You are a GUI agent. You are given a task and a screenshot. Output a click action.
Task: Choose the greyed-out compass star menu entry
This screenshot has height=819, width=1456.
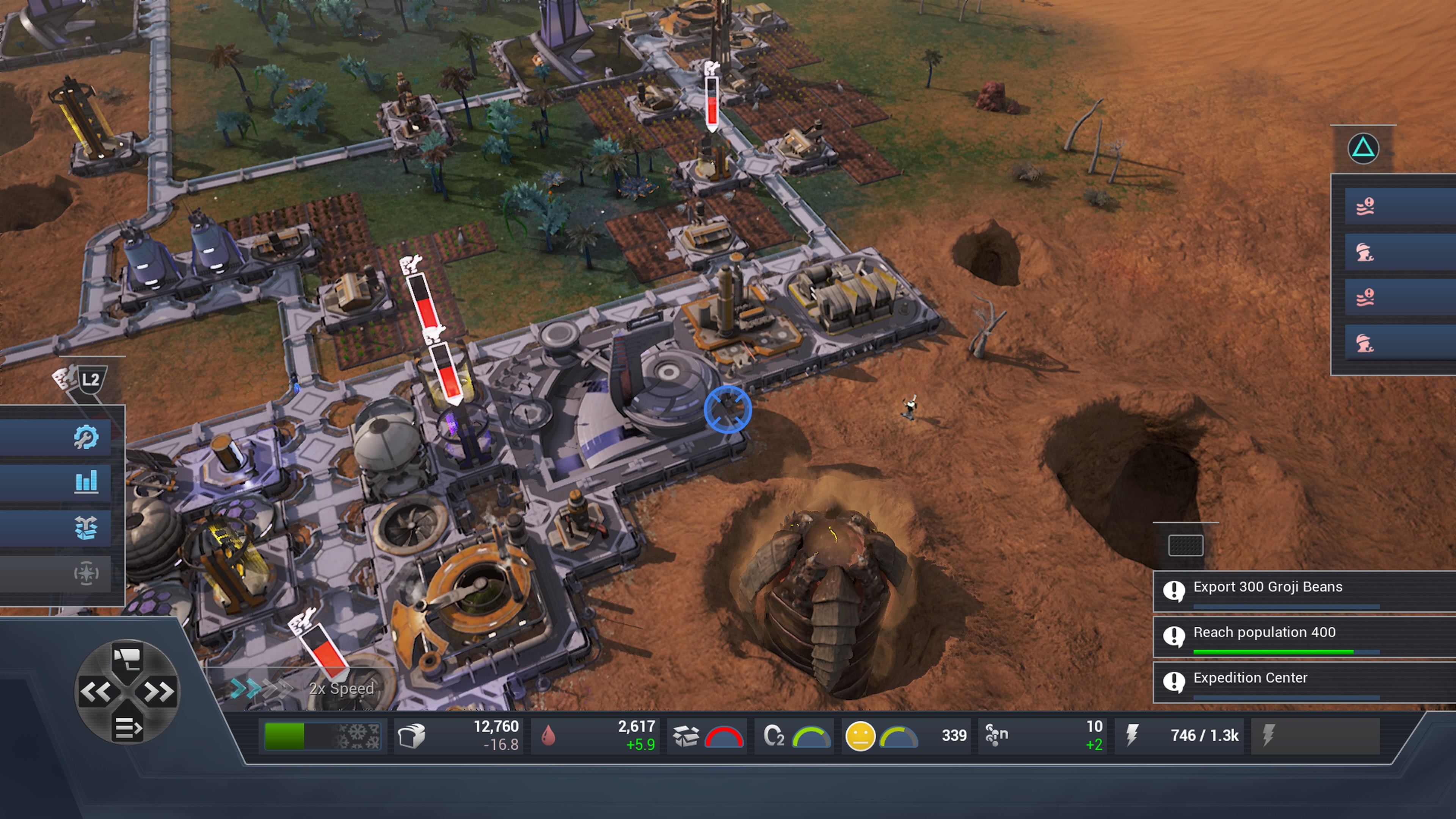coord(86,573)
